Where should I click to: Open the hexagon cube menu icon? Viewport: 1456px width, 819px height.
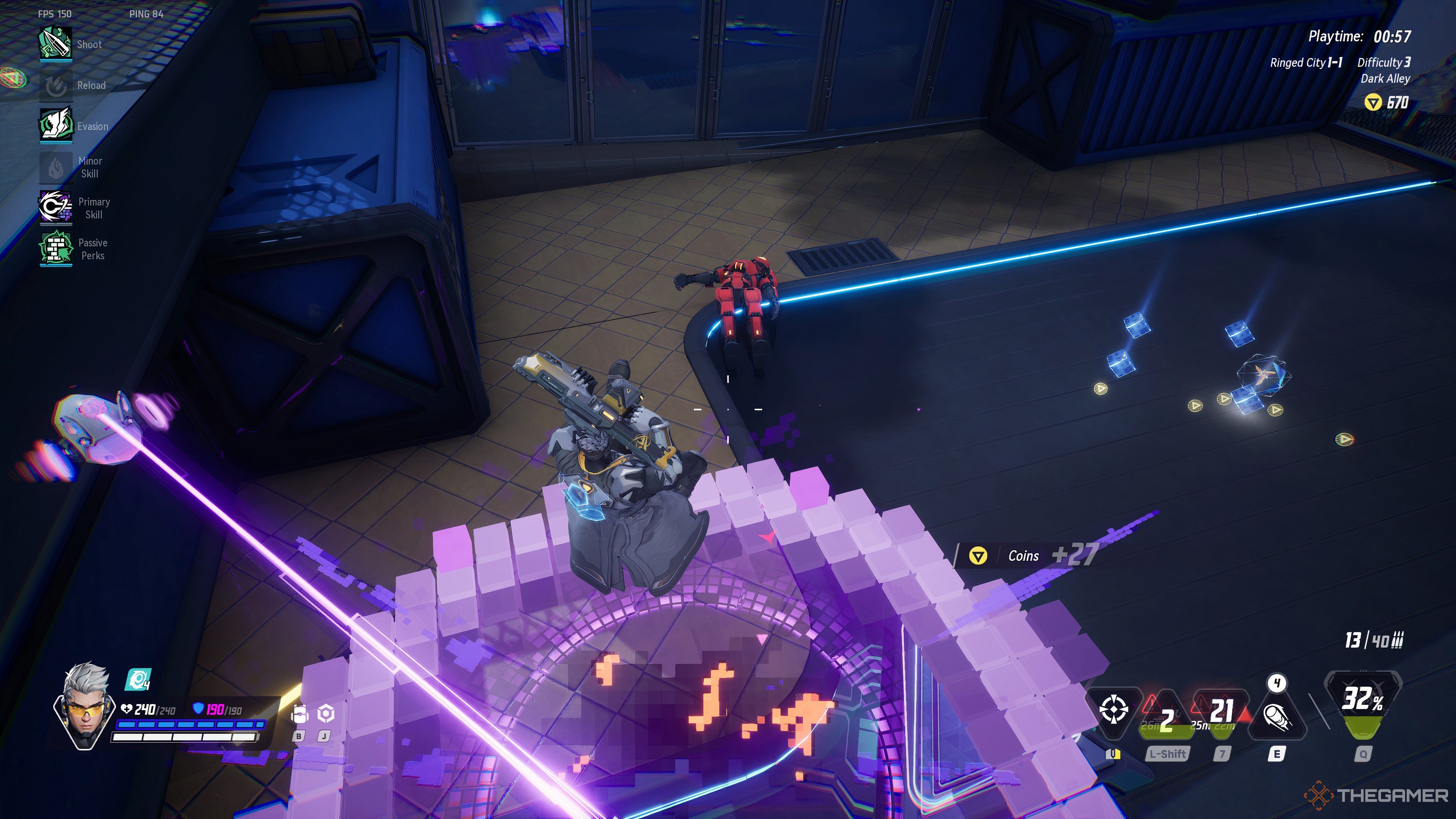point(326,714)
